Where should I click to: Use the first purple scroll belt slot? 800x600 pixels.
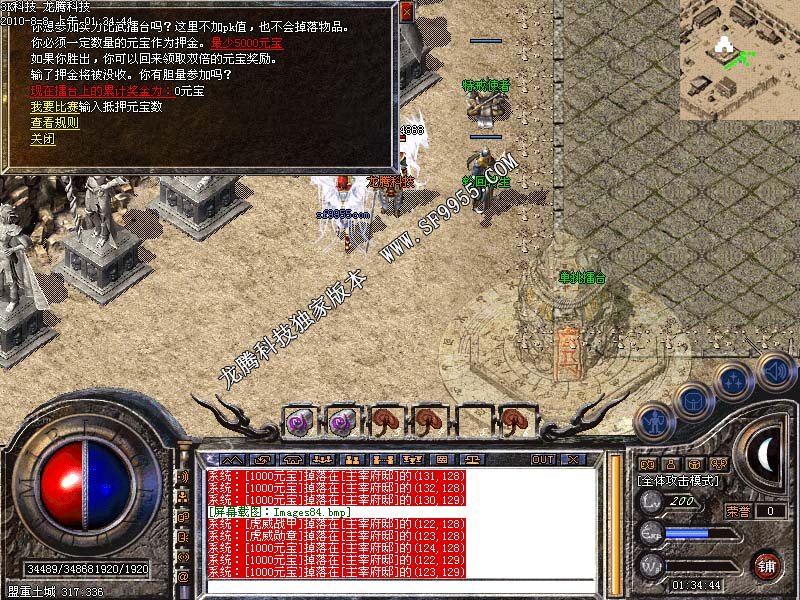click(298, 420)
